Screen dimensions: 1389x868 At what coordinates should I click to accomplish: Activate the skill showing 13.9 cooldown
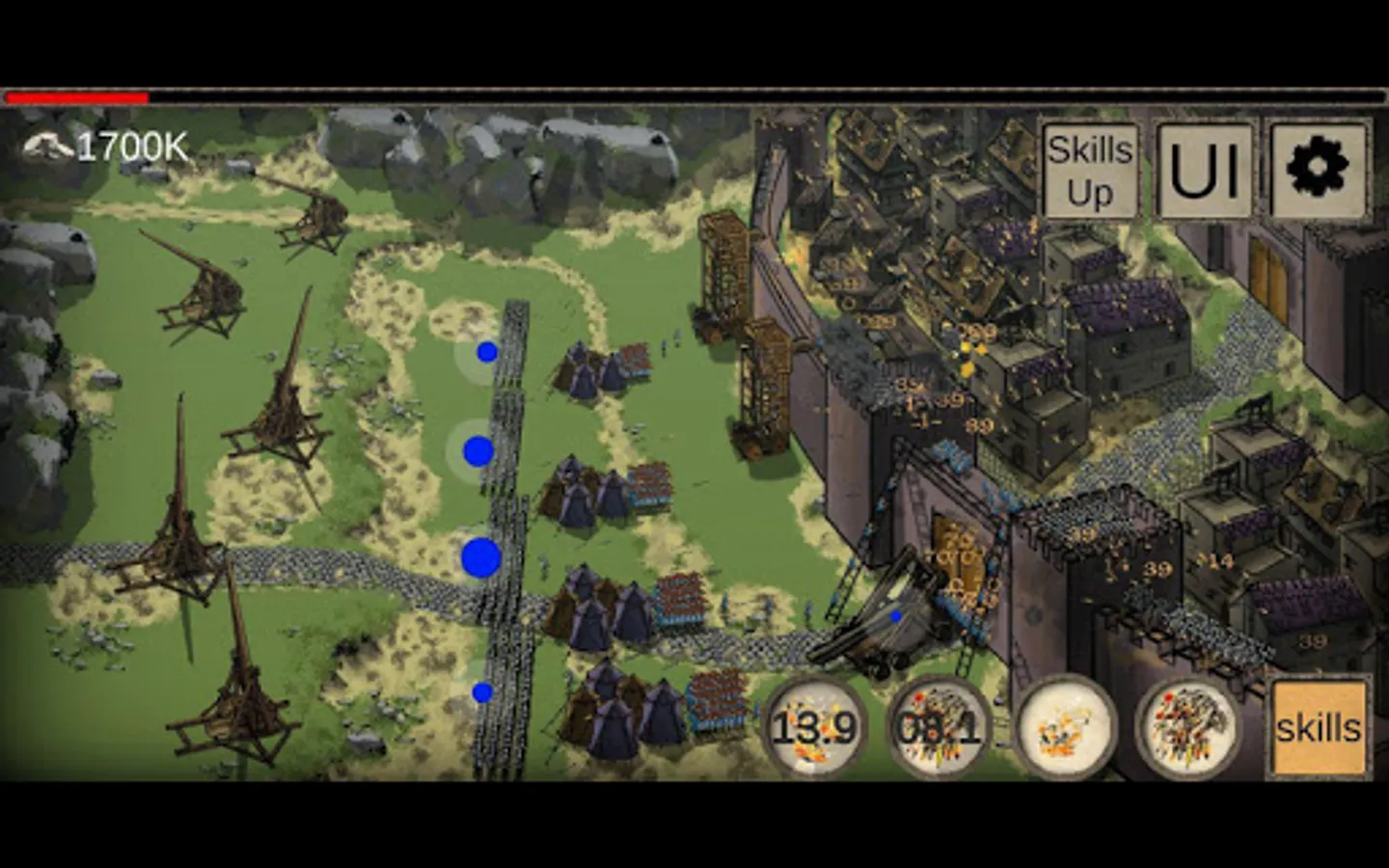(814, 728)
